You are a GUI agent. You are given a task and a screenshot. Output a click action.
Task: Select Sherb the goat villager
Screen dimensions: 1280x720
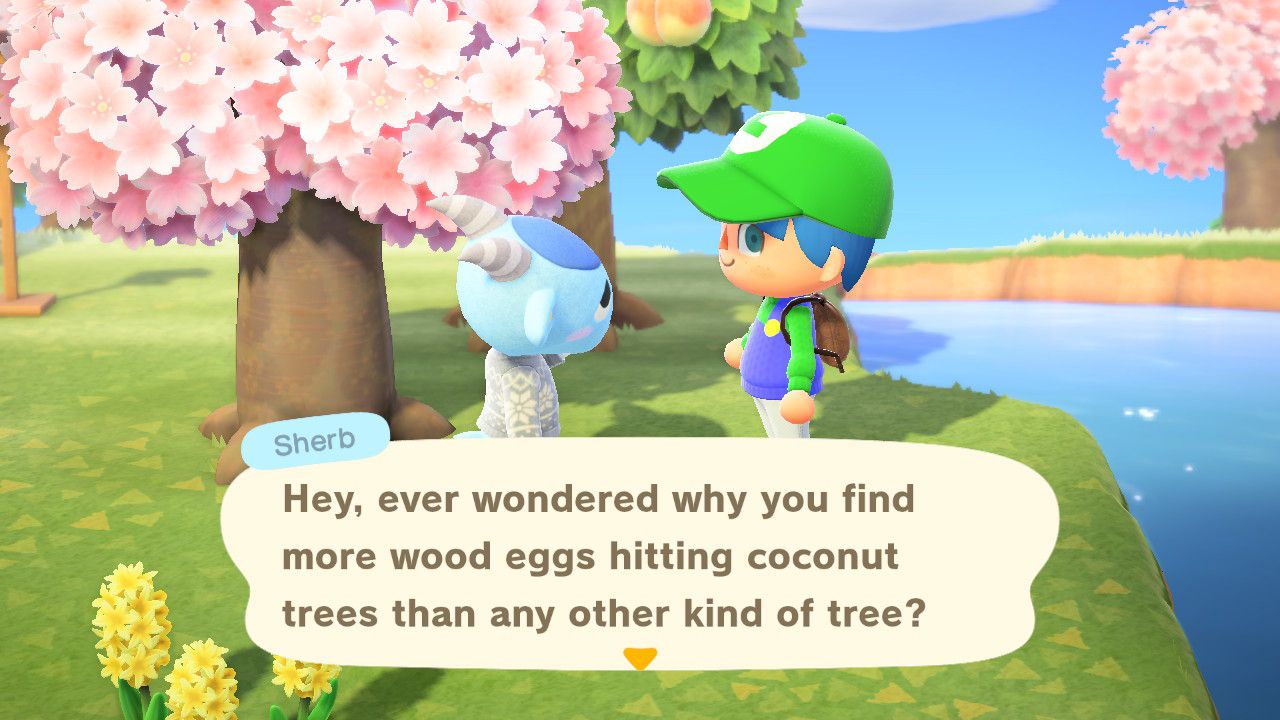pos(530,330)
